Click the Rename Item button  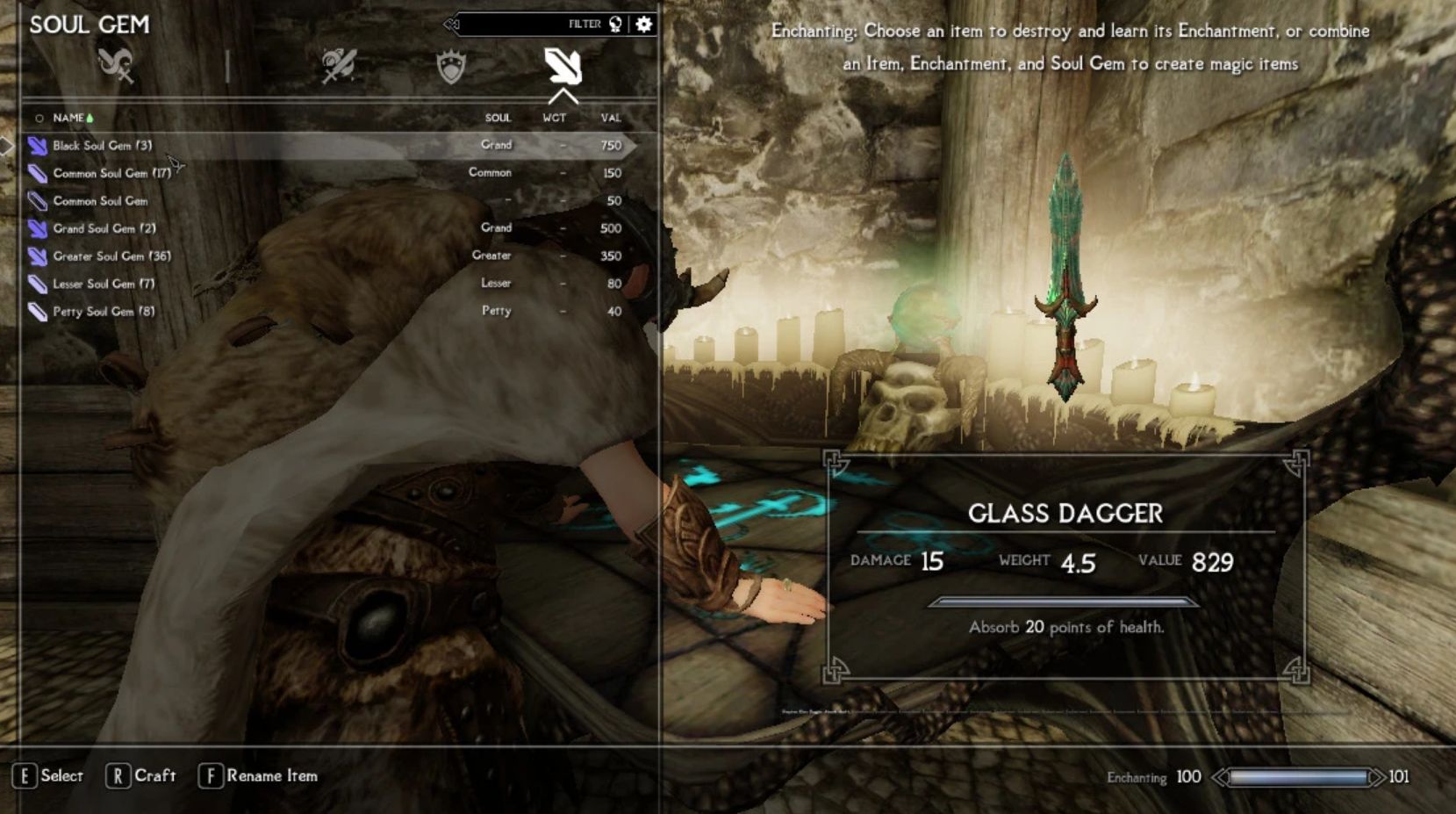[x=259, y=776]
